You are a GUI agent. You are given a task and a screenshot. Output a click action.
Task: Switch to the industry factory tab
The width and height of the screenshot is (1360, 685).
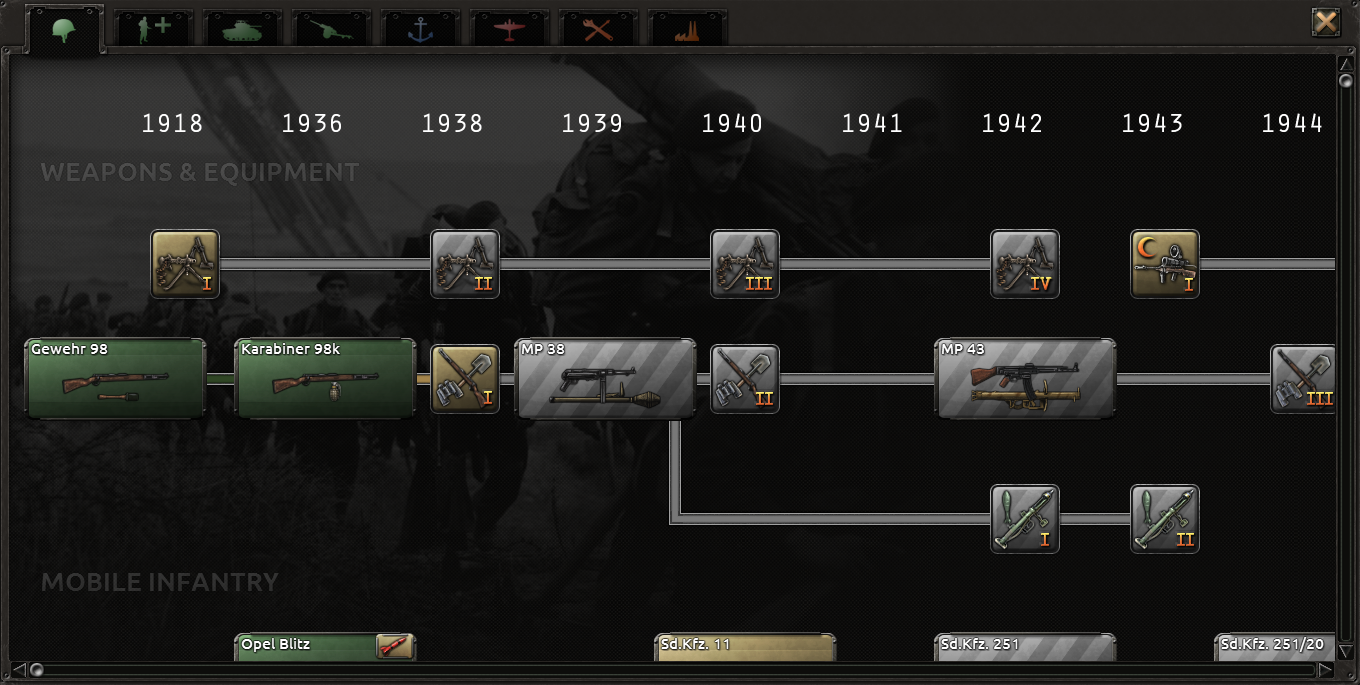click(688, 28)
